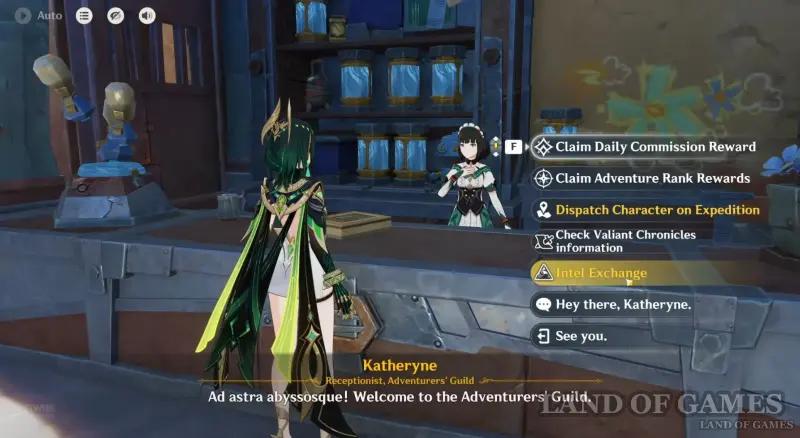Choose Dispatch Character on Expedition
Viewport: 800px width, 438px height.
coord(657,210)
